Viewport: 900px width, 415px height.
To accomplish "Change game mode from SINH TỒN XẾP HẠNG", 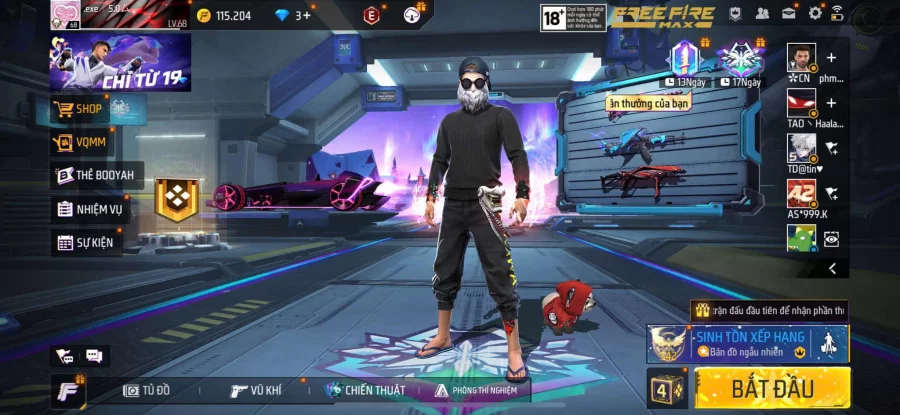I will point(748,343).
